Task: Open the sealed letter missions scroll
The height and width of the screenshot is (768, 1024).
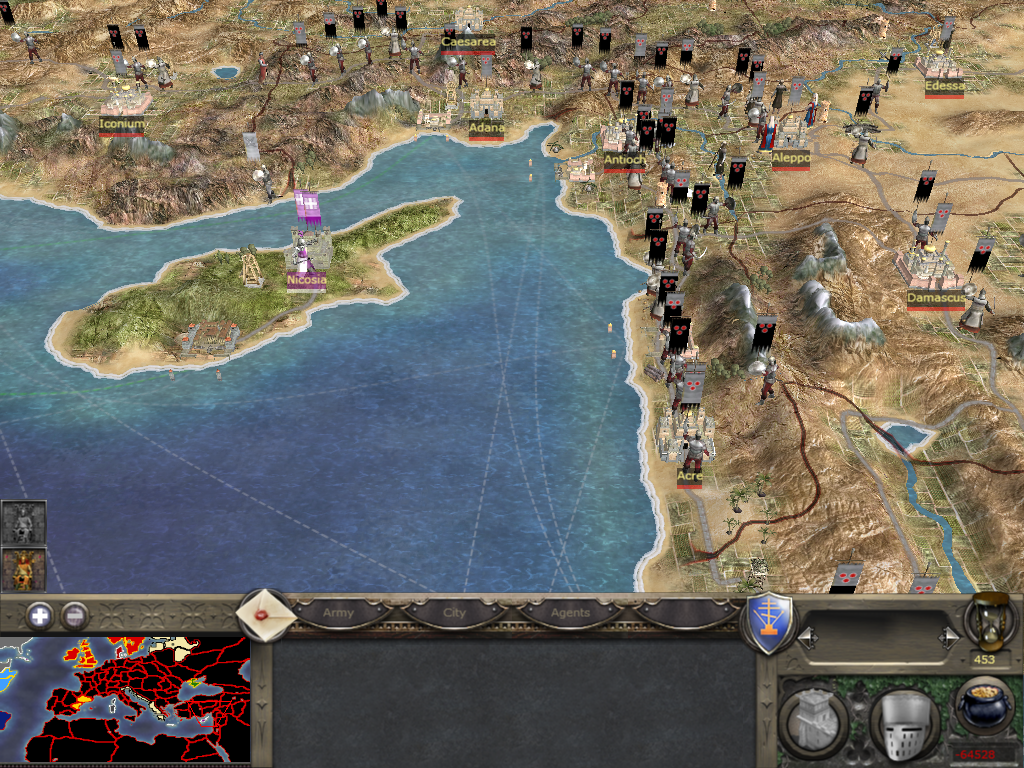Action: (264, 614)
